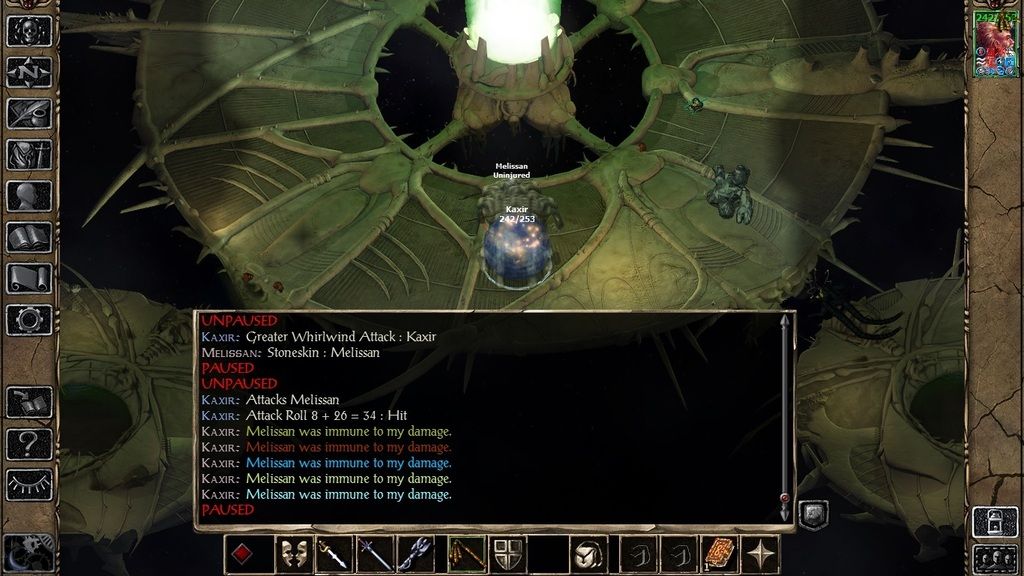Open the priest scroll screen
Viewport: 1024px width, 576px height.
click(28, 278)
